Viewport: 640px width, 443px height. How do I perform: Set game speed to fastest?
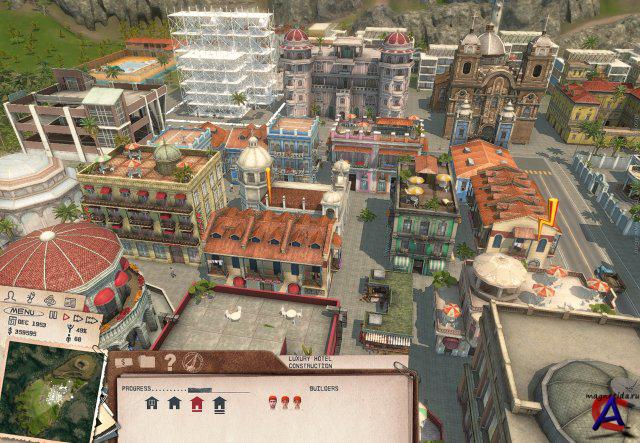coord(91,320)
